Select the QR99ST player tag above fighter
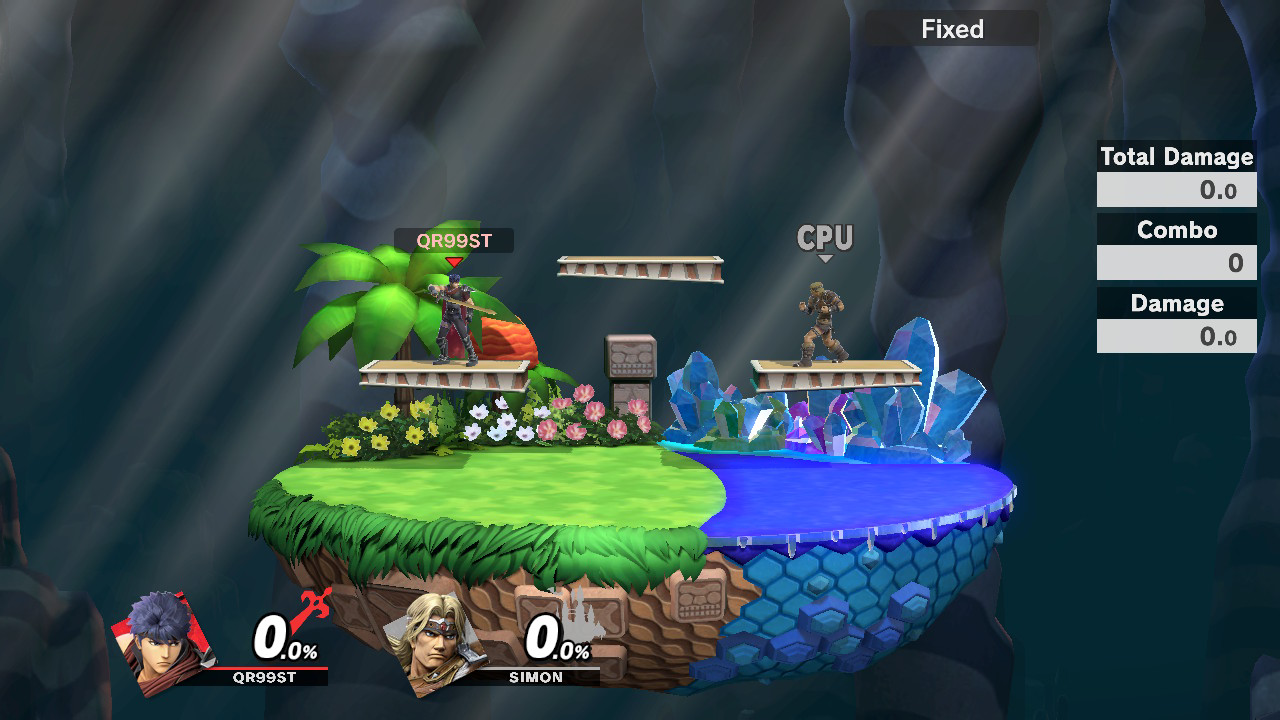This screenshot has width=1280, height=720. [x=454, y=241]
